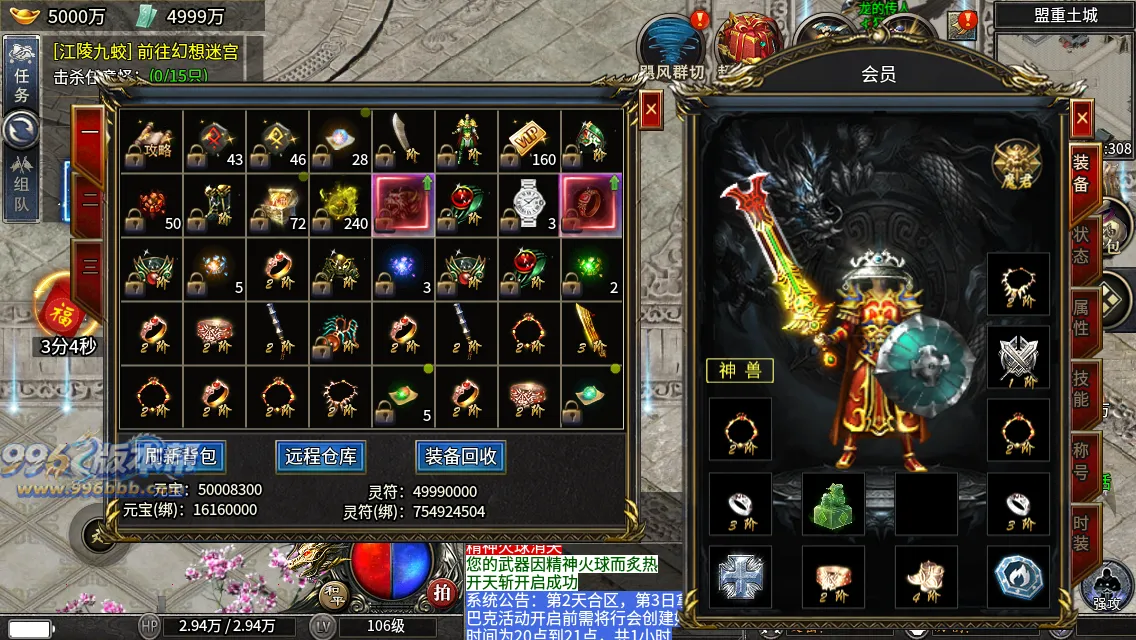Choose the 攻略 guide scroll item
This screenshot has width=1136, height=640.
point(152,141)
